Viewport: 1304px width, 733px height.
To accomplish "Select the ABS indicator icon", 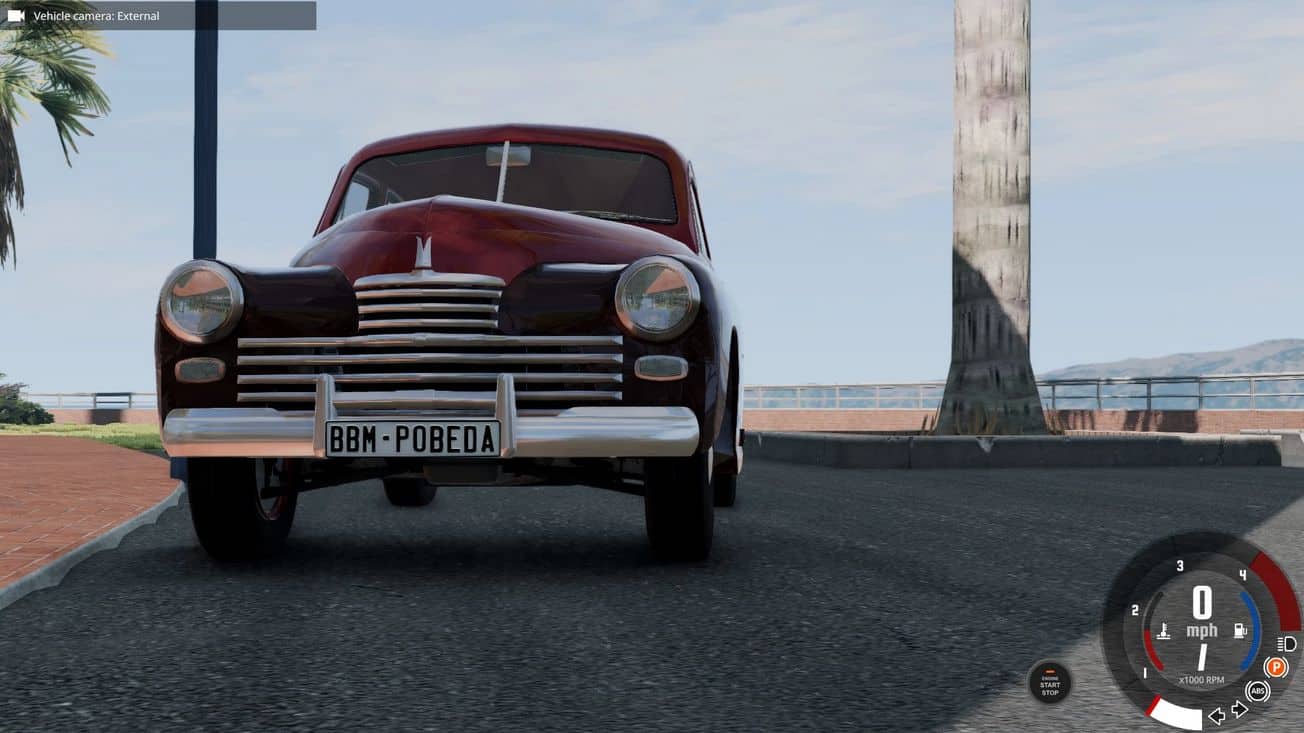I will click(x=1257, y=691).
